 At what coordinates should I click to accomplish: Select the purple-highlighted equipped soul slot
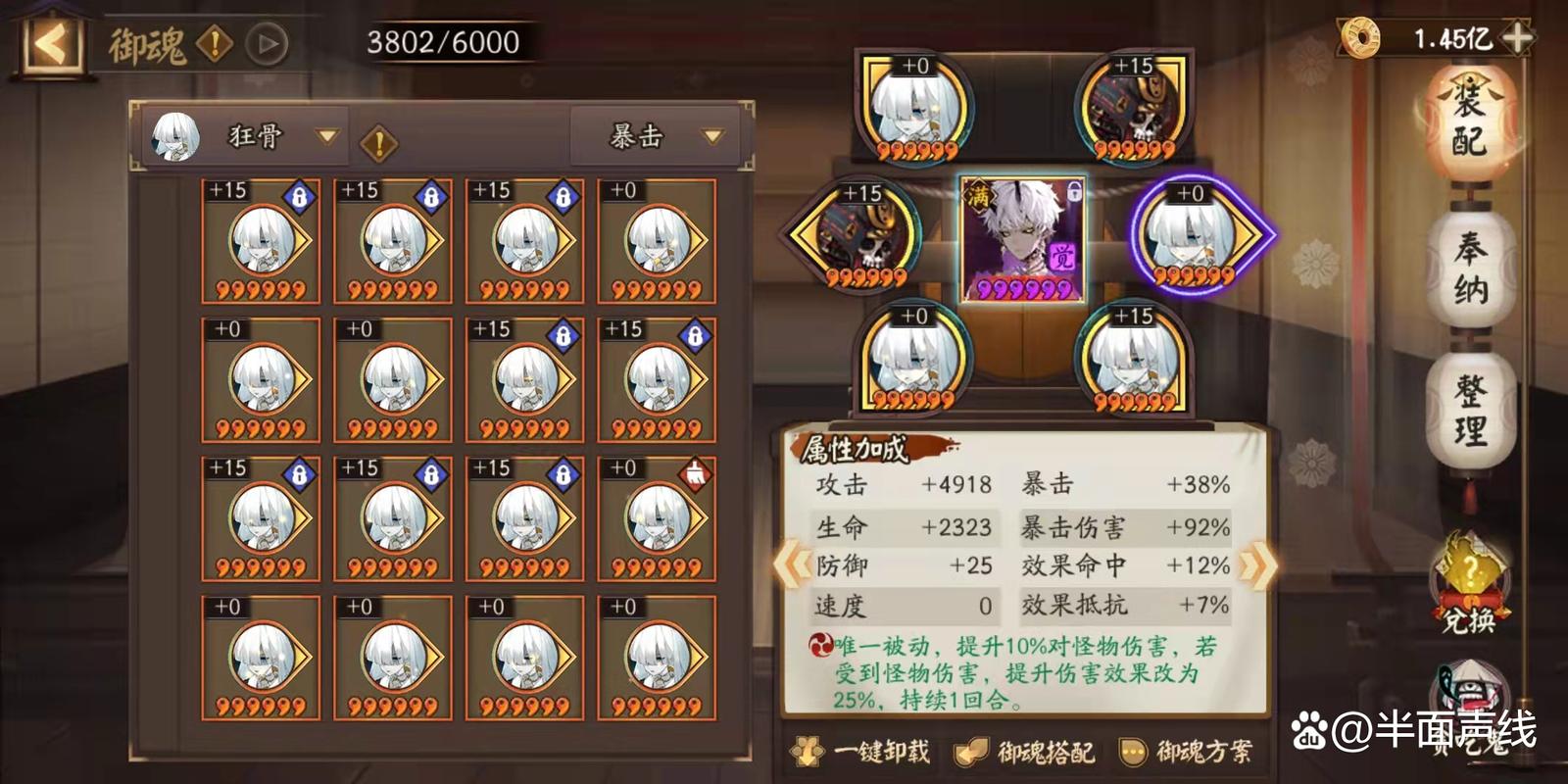coord(1198,236)
